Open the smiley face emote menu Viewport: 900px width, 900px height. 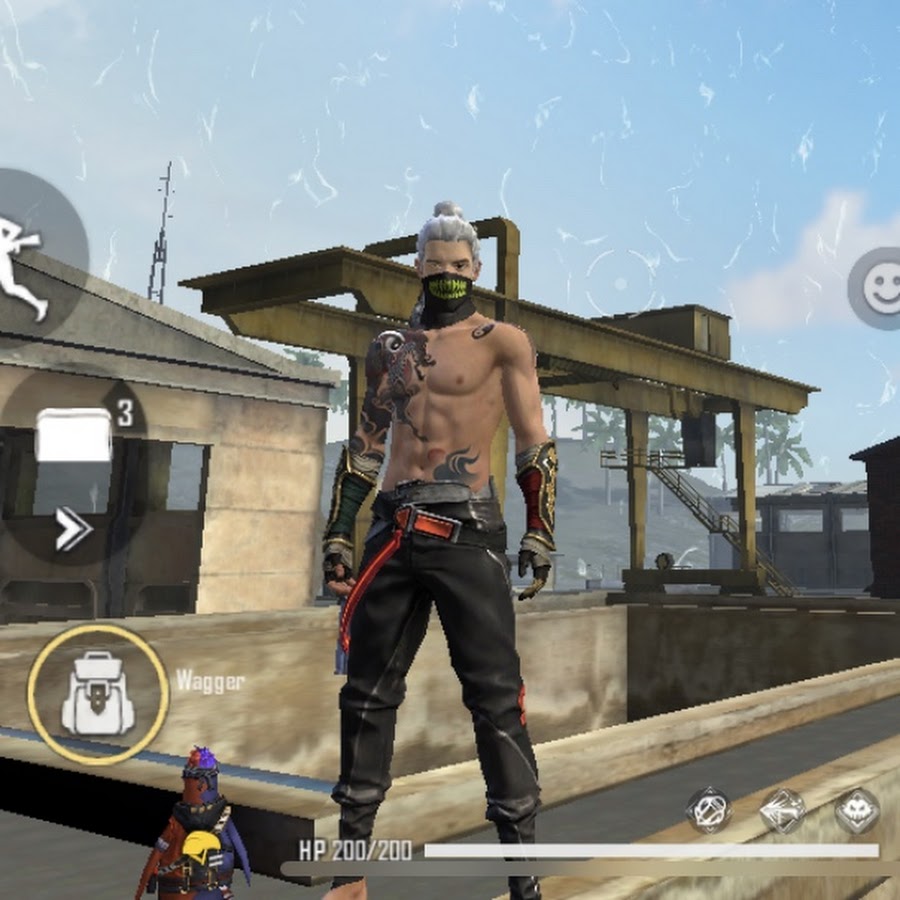coord(880,287)
